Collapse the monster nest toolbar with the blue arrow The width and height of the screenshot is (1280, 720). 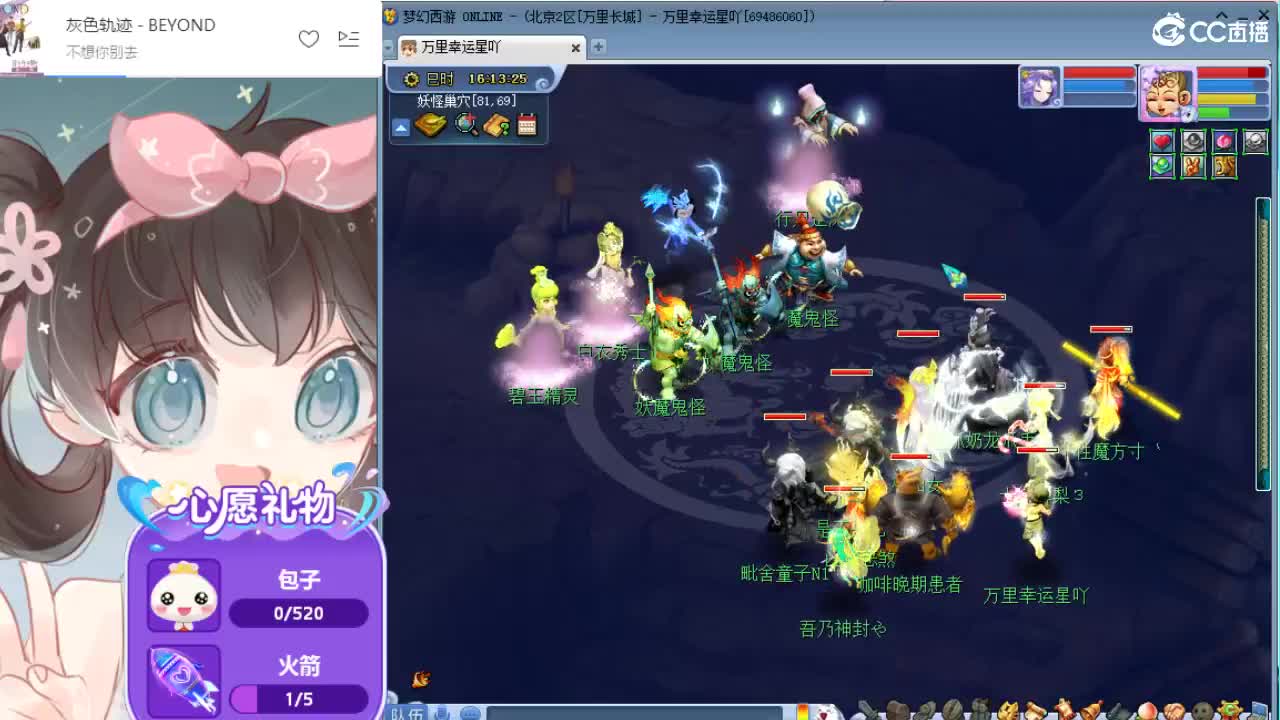tap(401, 128)
